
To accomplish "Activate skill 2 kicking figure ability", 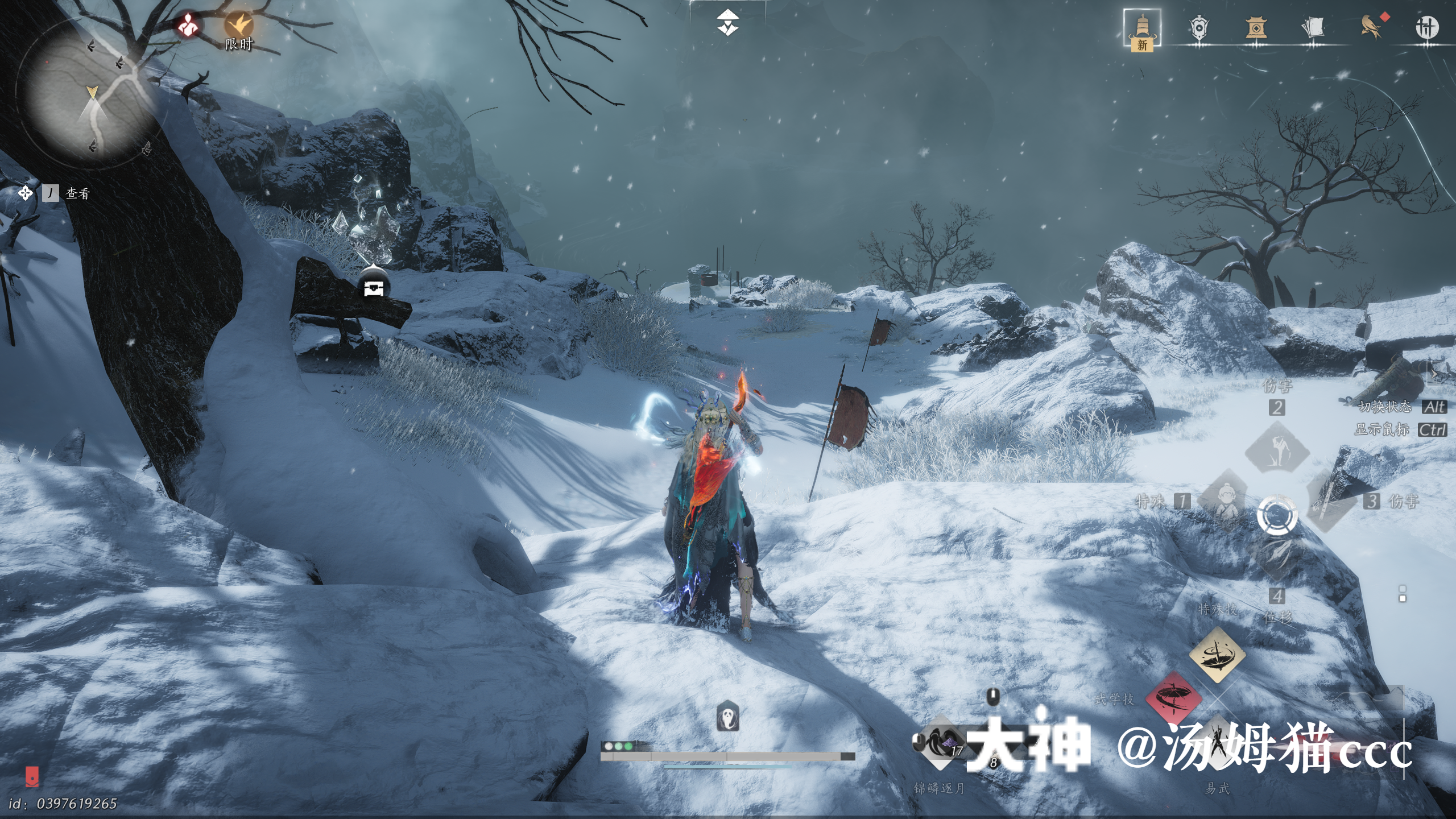I will (x=1277, y=447).
